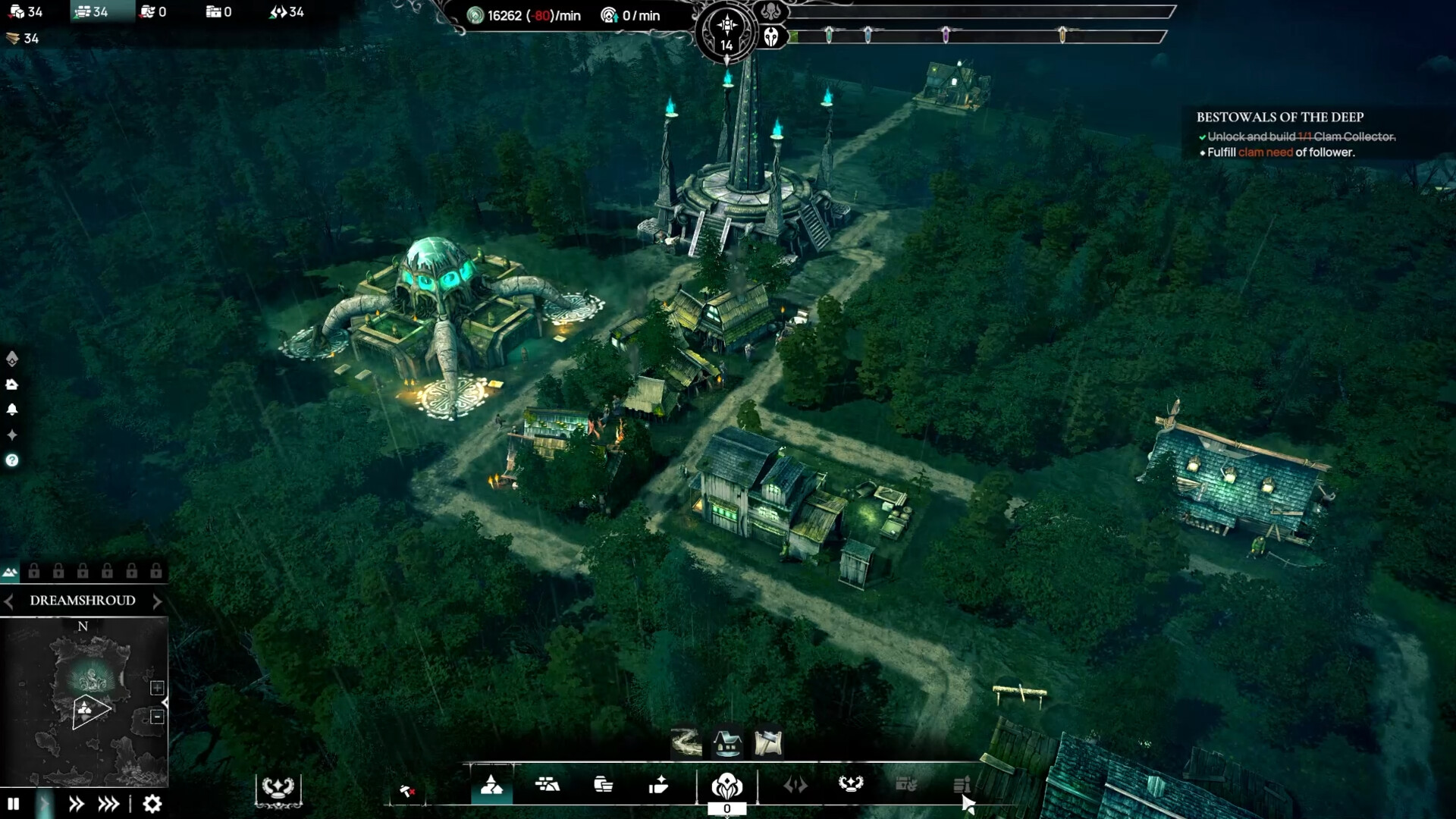Click the minimap zoom-out minus button
The height and width of the screenshot is (819, 1456).
[157, 717]
